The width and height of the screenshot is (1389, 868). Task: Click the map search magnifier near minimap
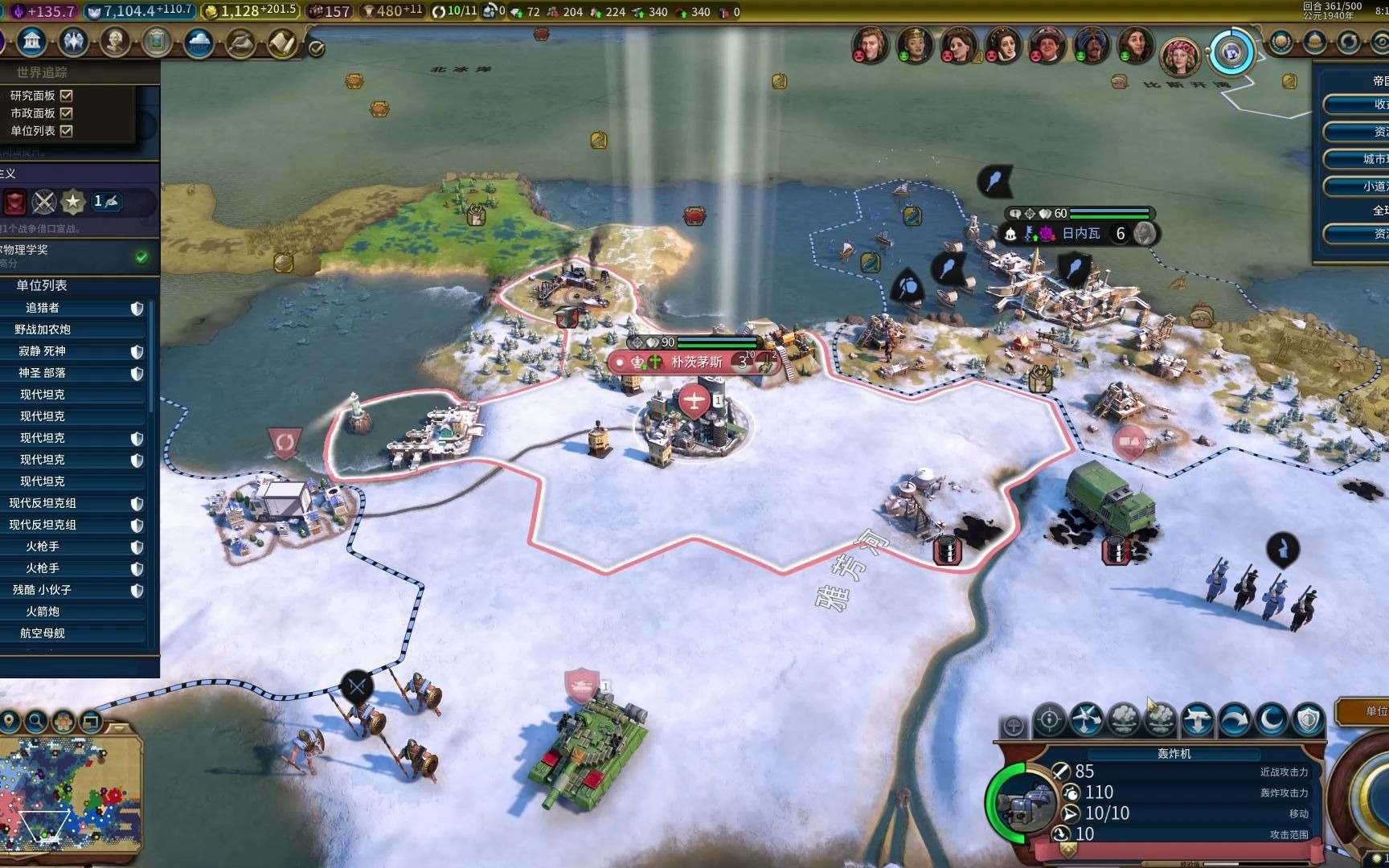pos(35,722)
